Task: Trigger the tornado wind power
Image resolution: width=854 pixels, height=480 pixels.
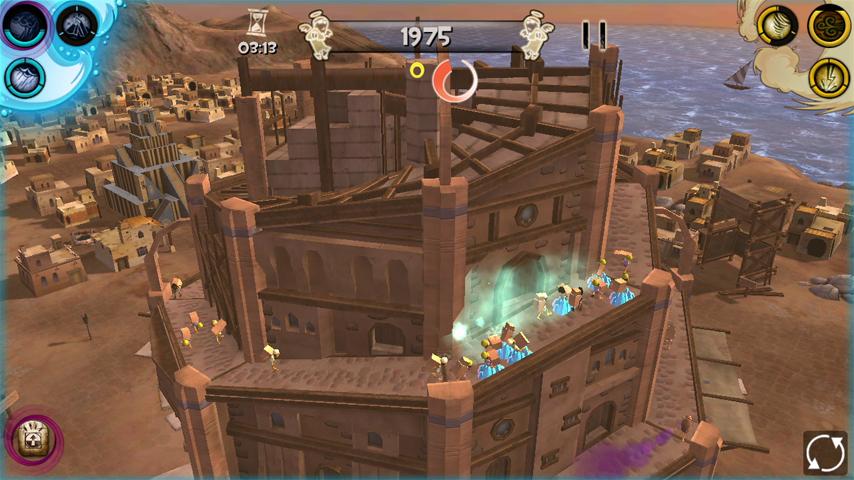Action: click(x=777, y=24)
